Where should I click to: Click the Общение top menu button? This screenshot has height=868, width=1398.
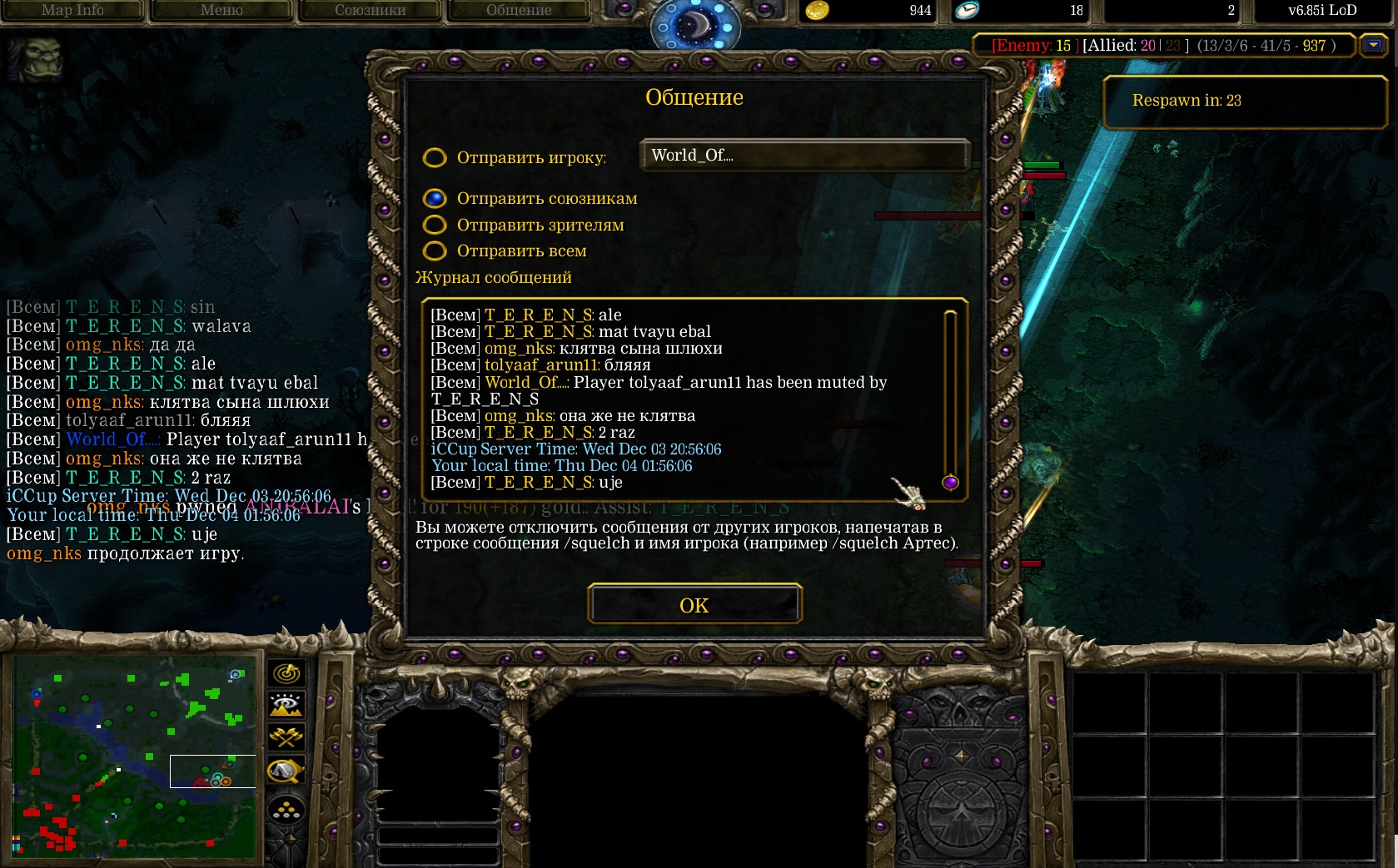[x=518, y=11]
